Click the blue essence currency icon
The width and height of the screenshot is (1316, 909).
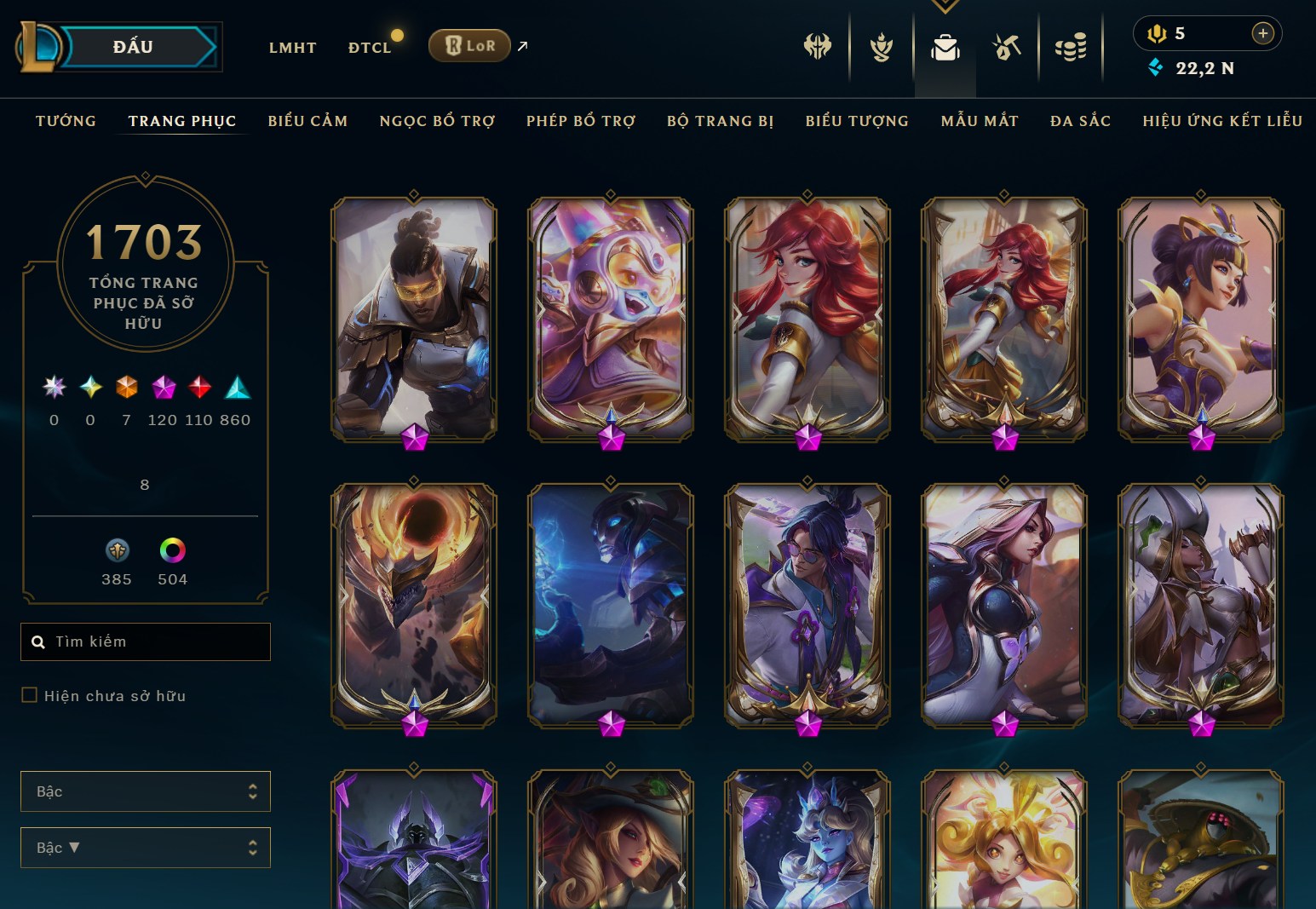pos(1157,68)
